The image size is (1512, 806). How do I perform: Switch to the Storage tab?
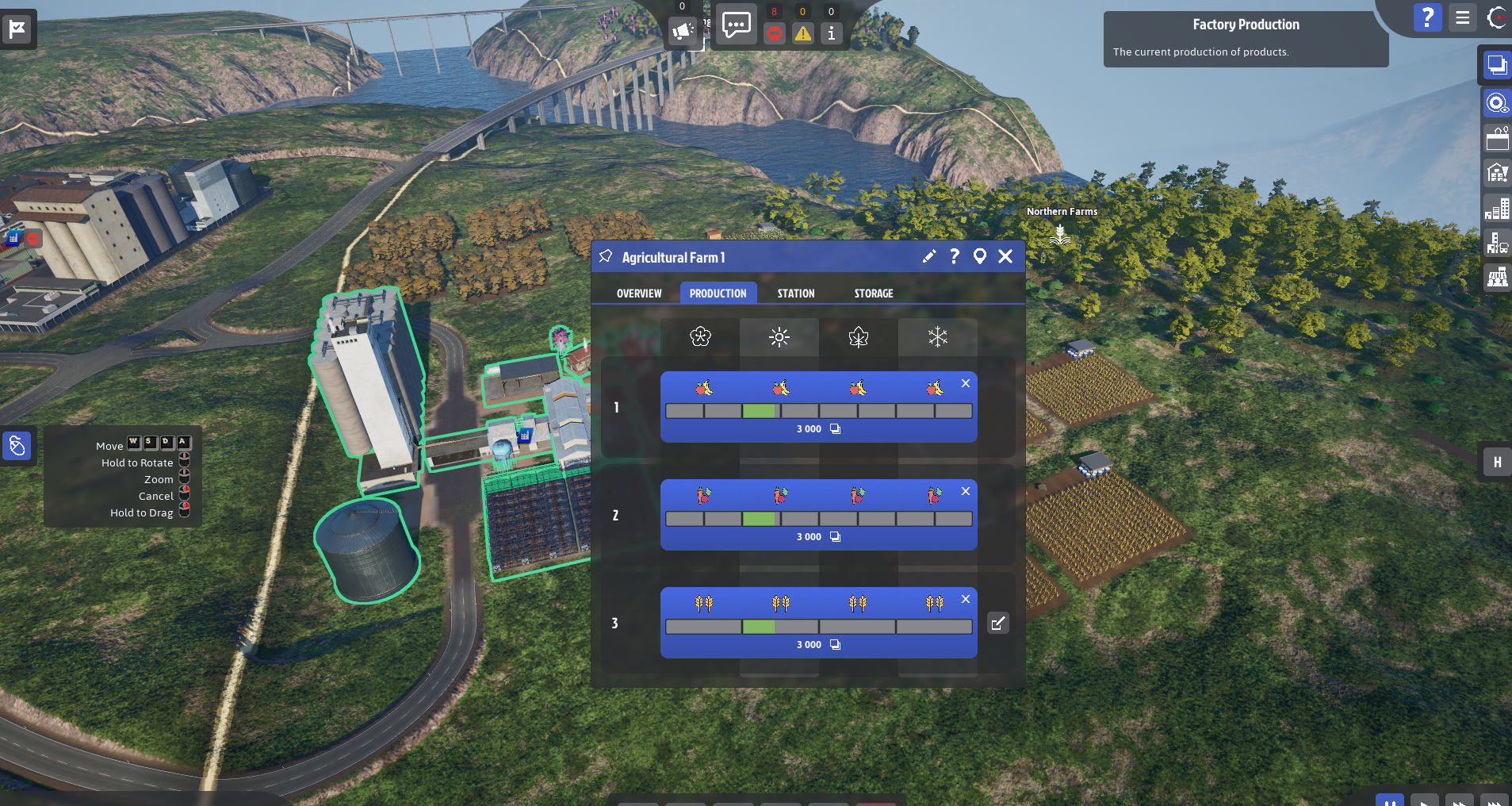pos(873,293)
